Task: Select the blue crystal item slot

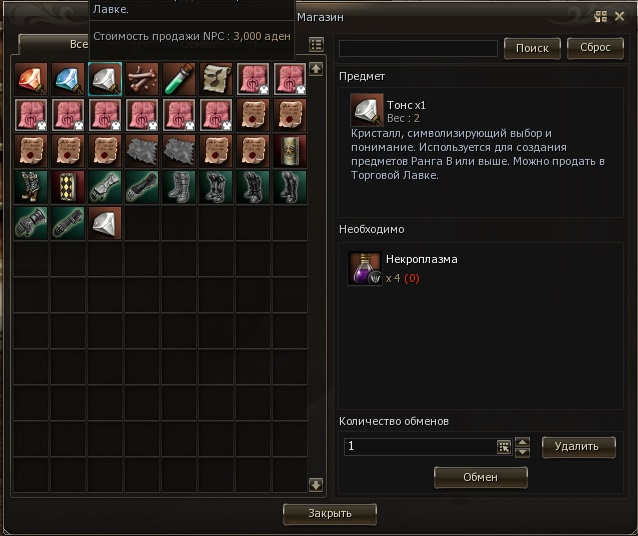Action: [x=68, y=79]
